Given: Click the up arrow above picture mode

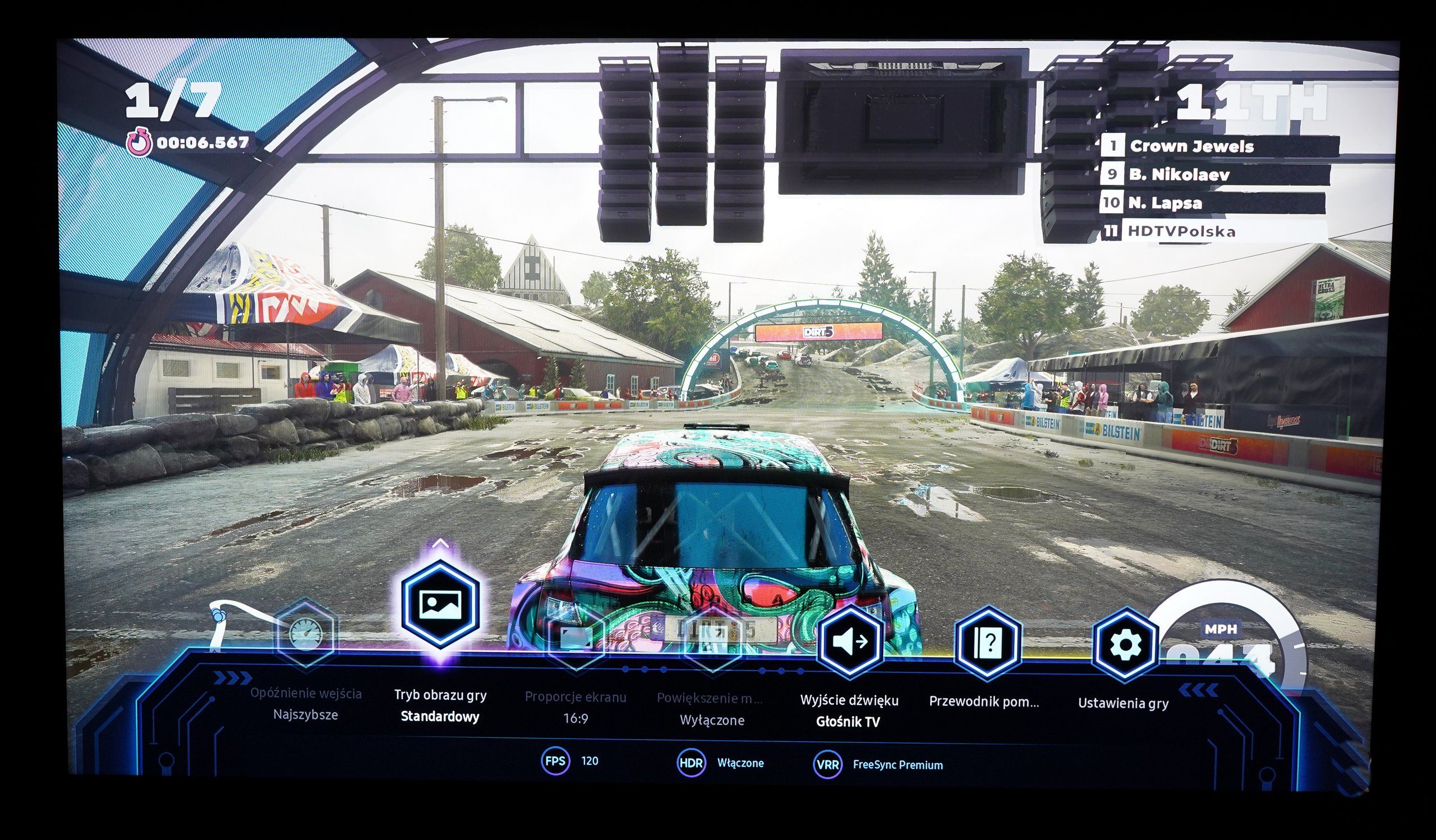Looking at the screenshot, I should pyautogui.click(x=440, y=543).
